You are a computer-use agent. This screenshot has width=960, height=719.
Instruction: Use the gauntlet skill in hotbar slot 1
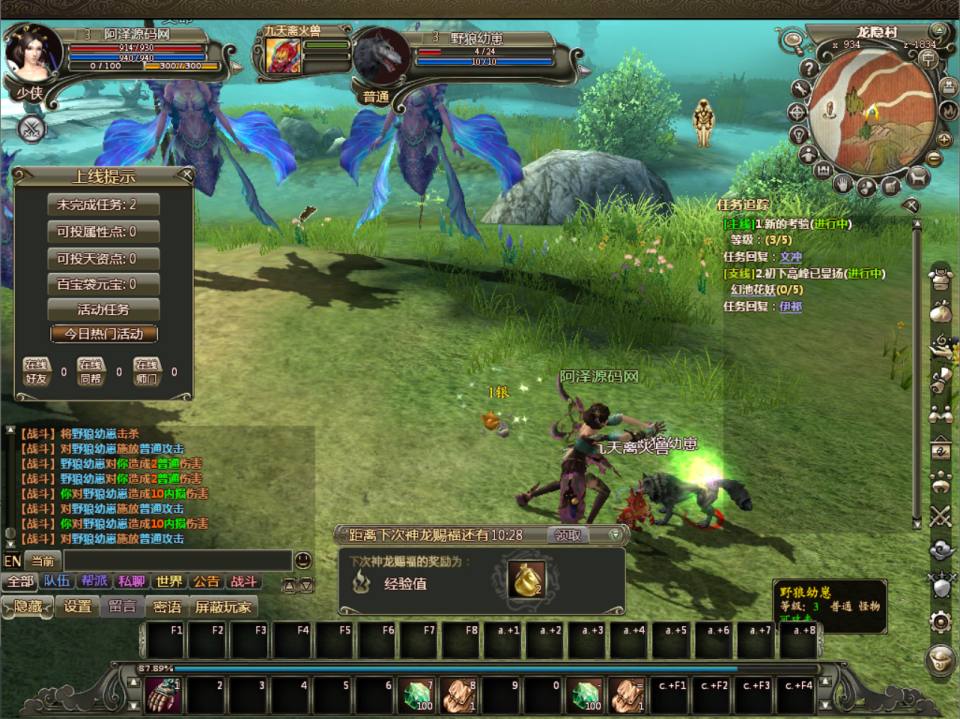(163, 692)
